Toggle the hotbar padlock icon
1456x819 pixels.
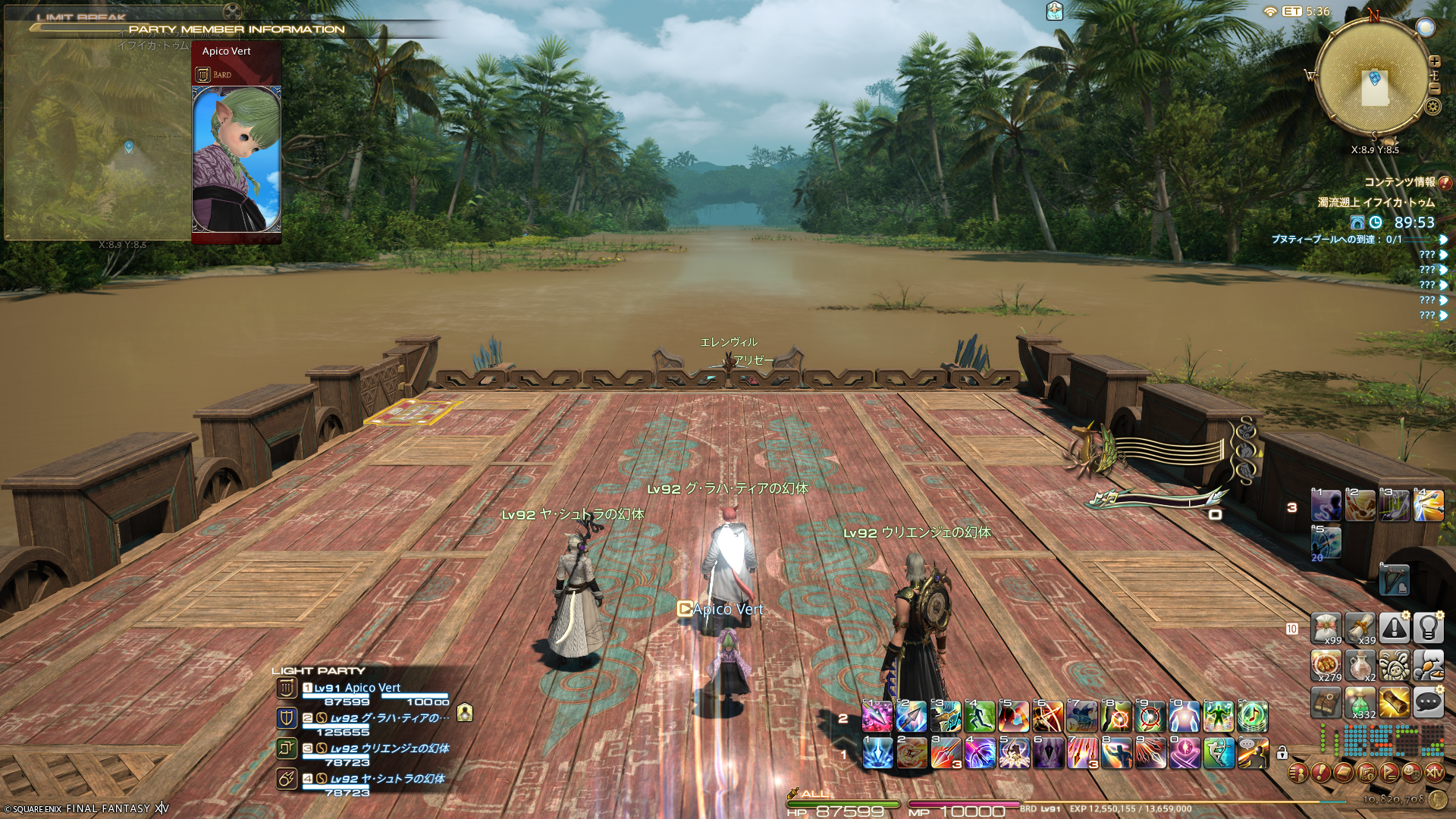pos(1282,753)
